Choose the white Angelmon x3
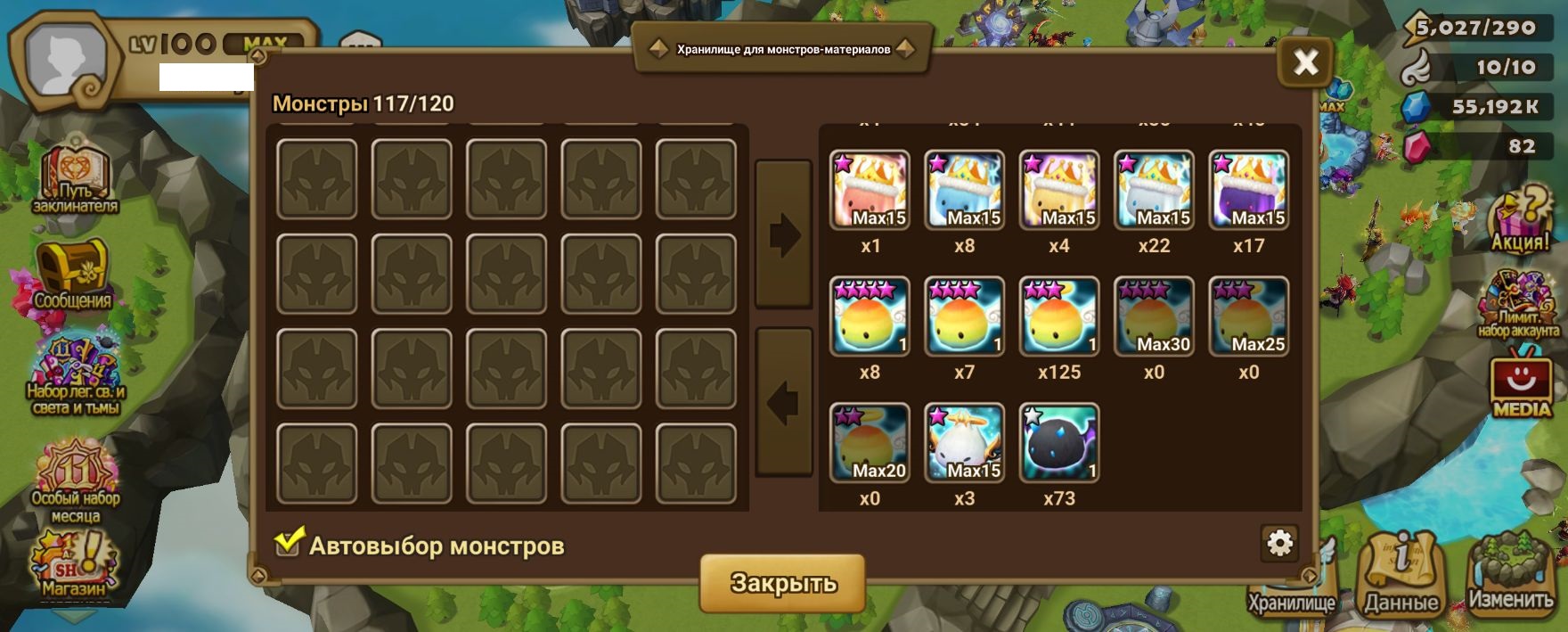This screenshot has height=632, width=1568. tap(964, 443)
